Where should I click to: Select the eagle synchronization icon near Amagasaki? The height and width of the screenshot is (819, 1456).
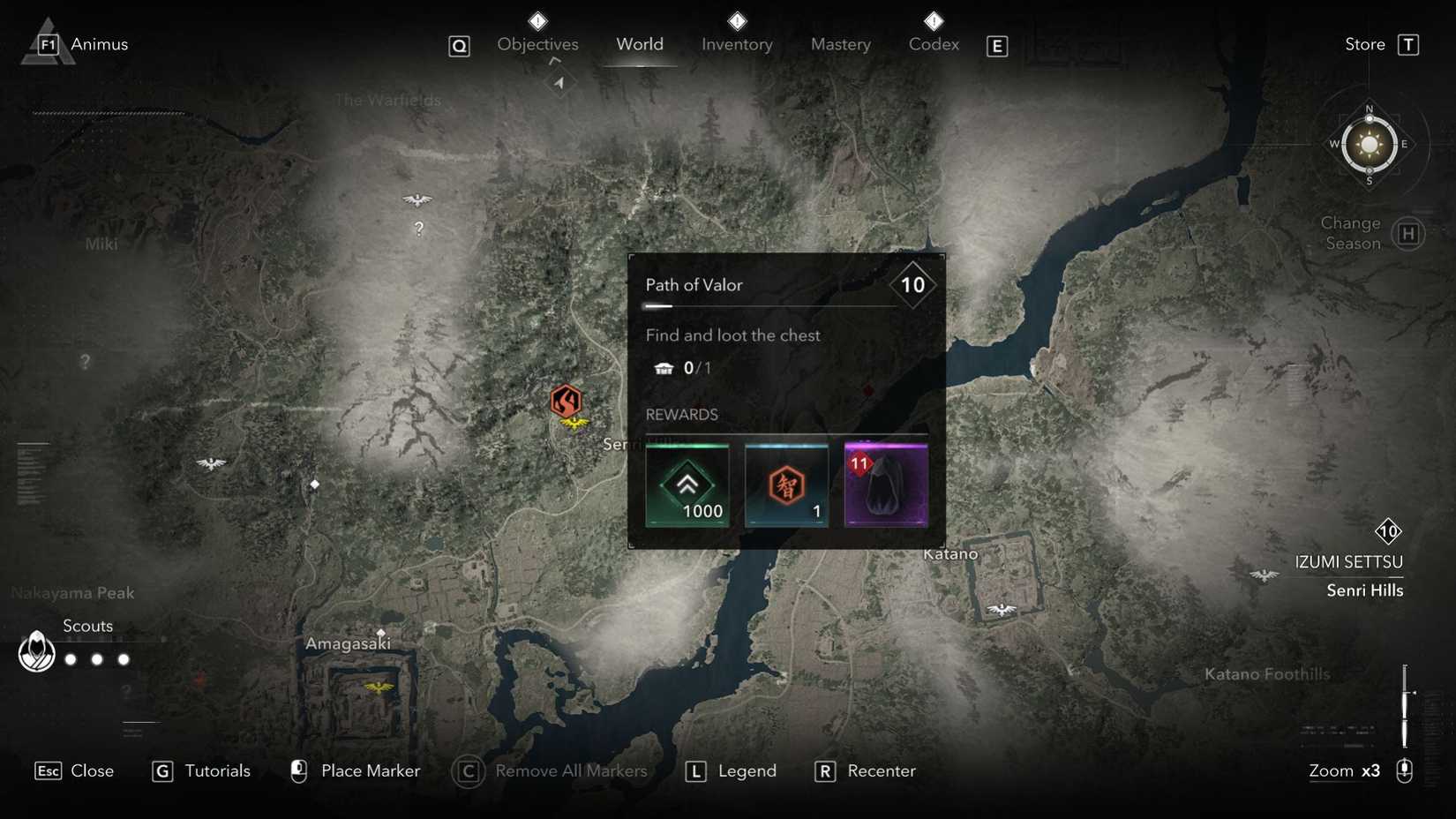[379, 687]
